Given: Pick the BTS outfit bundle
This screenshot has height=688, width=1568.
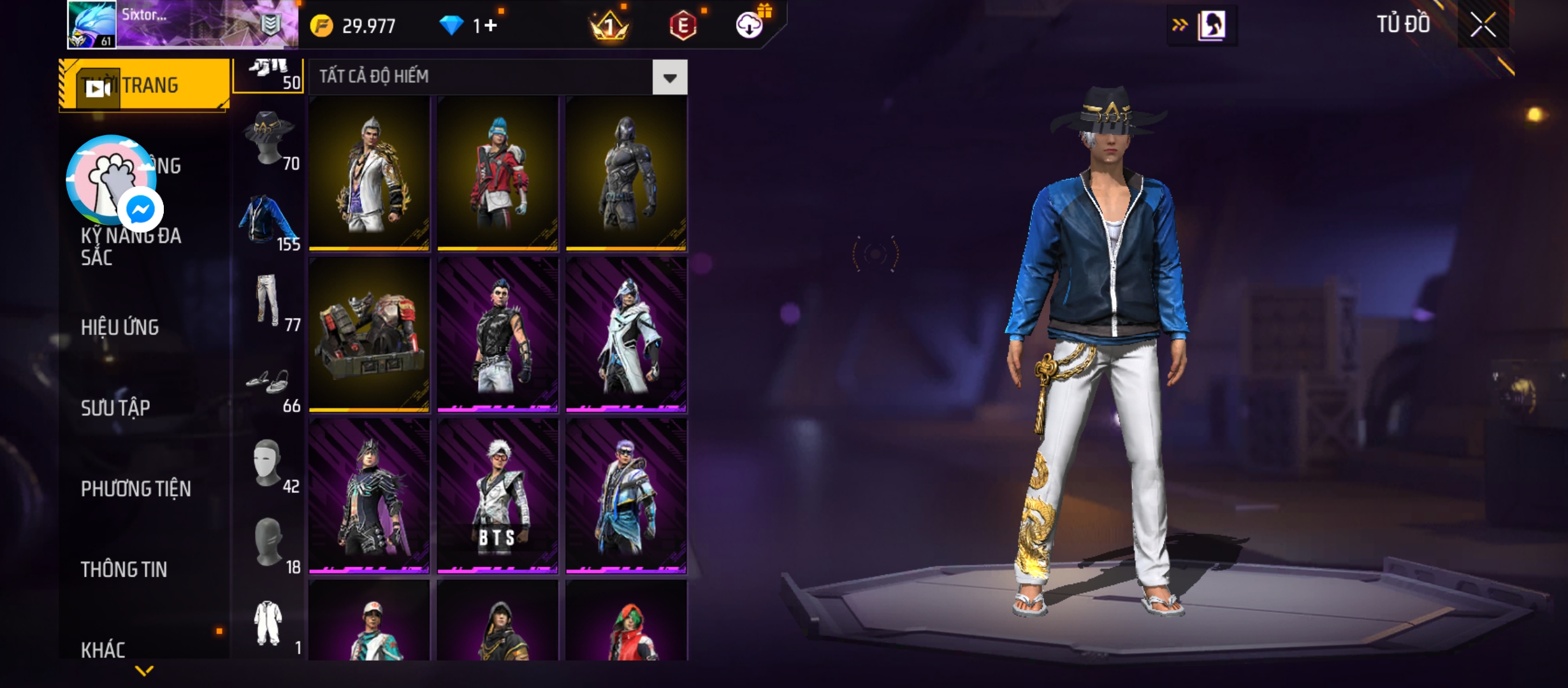Looking at the screenshot, I should 497,496.
